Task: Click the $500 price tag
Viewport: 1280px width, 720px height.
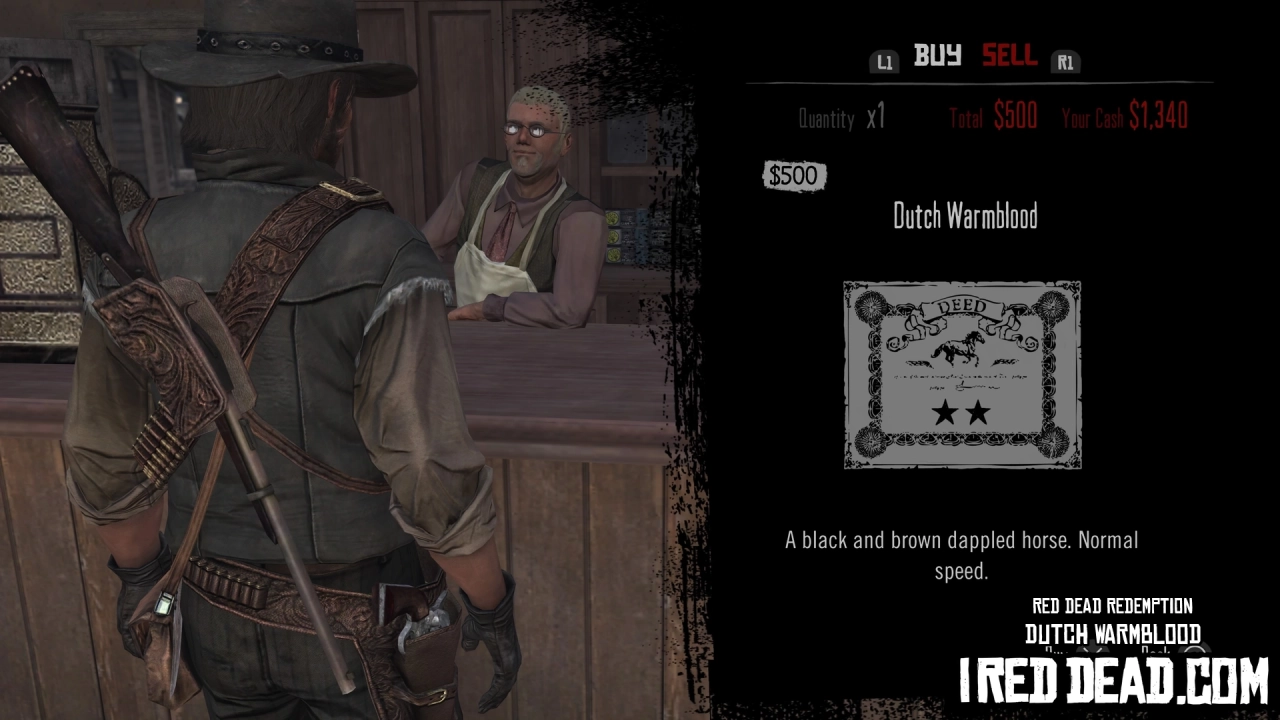Action: pos(794,176)
